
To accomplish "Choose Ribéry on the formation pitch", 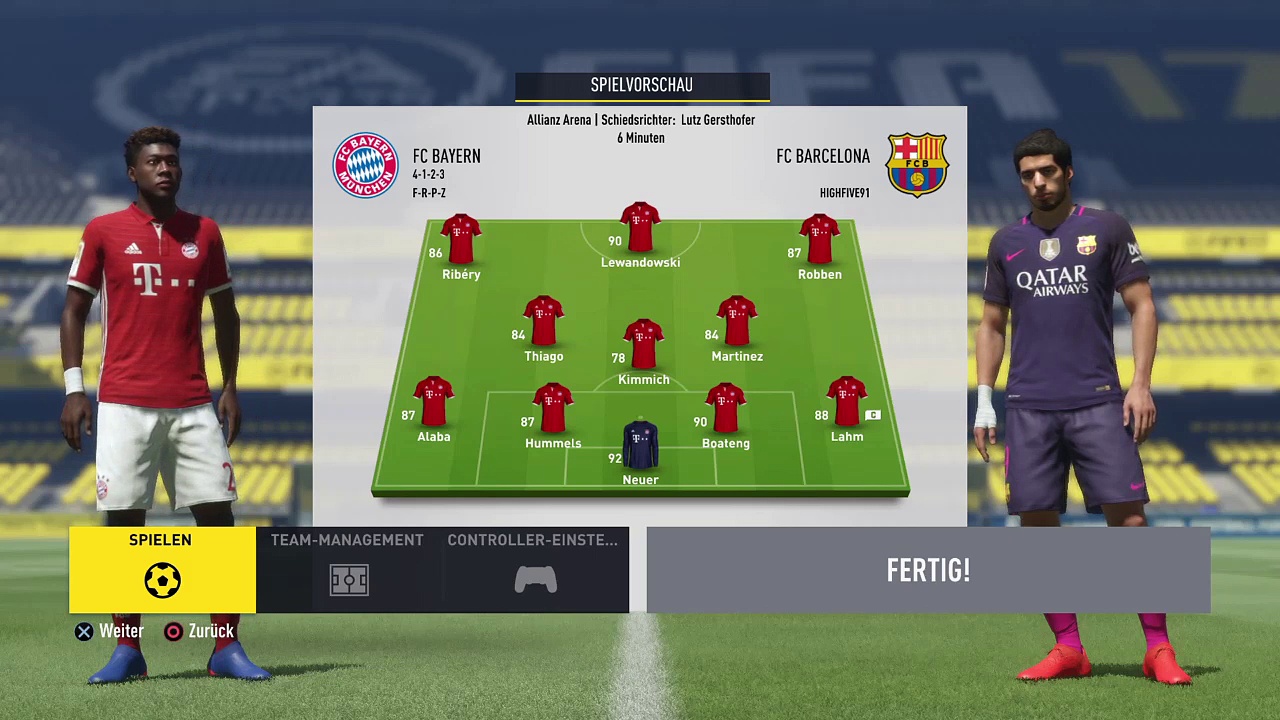I will coord(460,240).
